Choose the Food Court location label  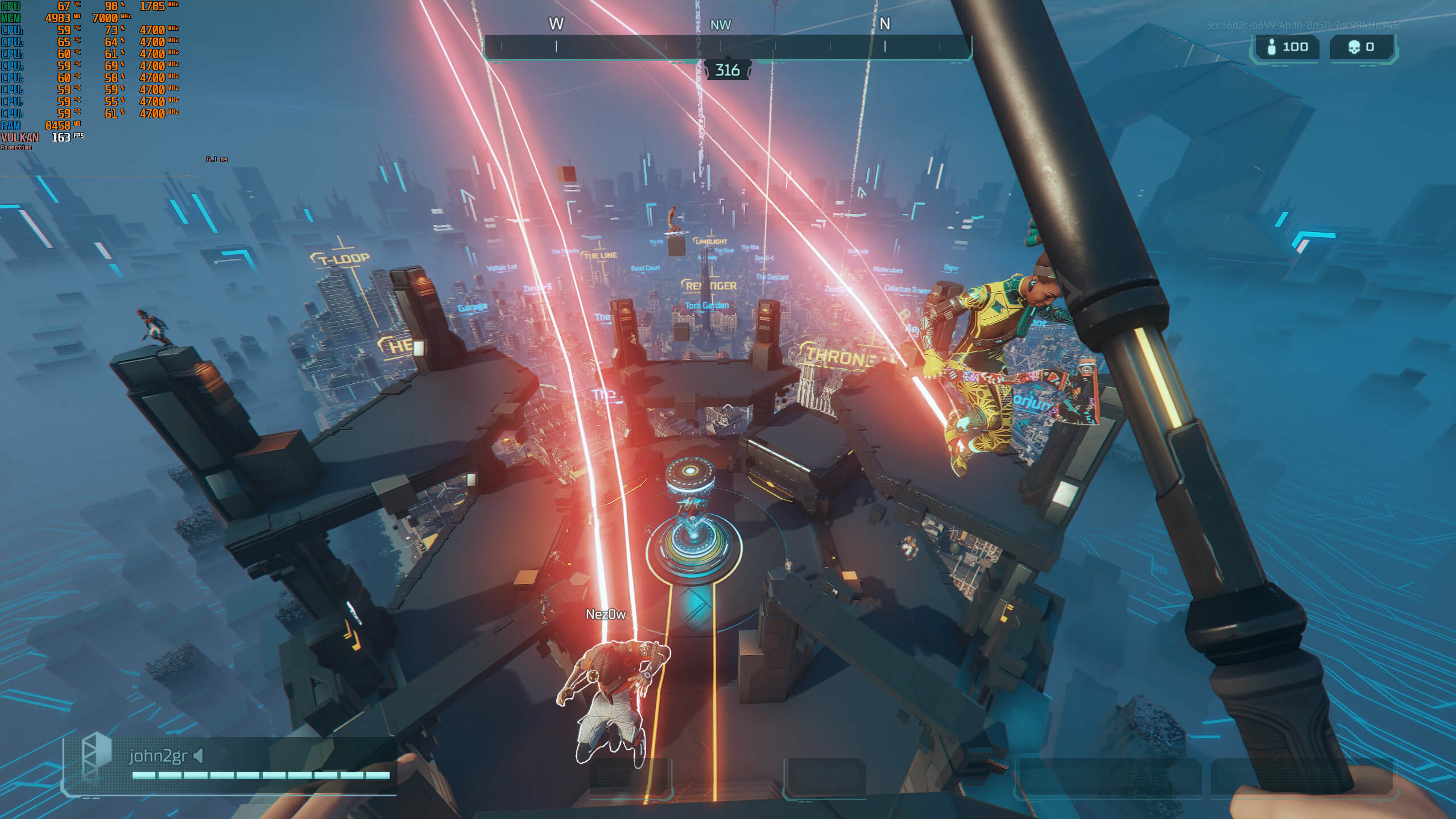[x=645, y=268]
